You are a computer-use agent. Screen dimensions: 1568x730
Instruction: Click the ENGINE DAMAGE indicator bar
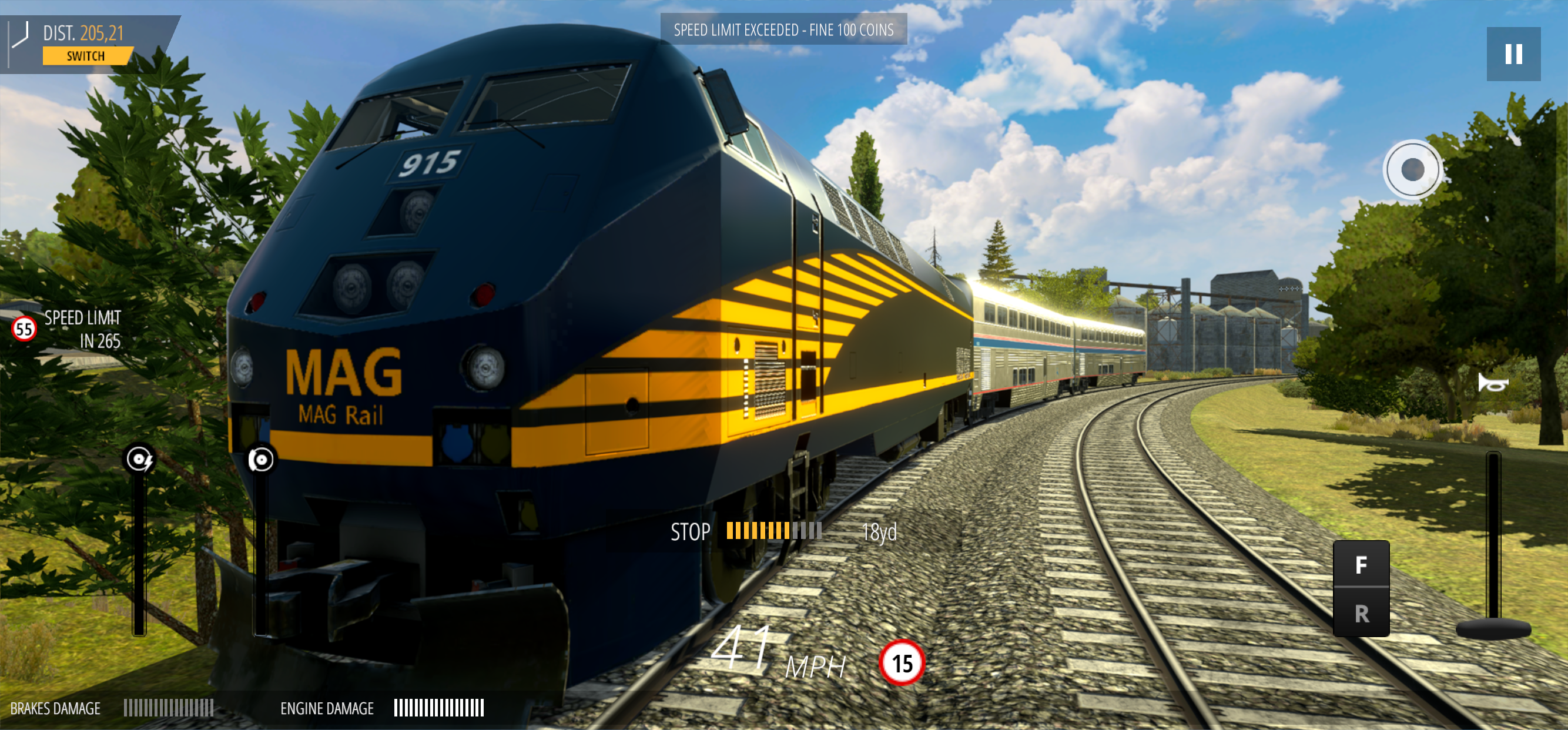point(440,708)
